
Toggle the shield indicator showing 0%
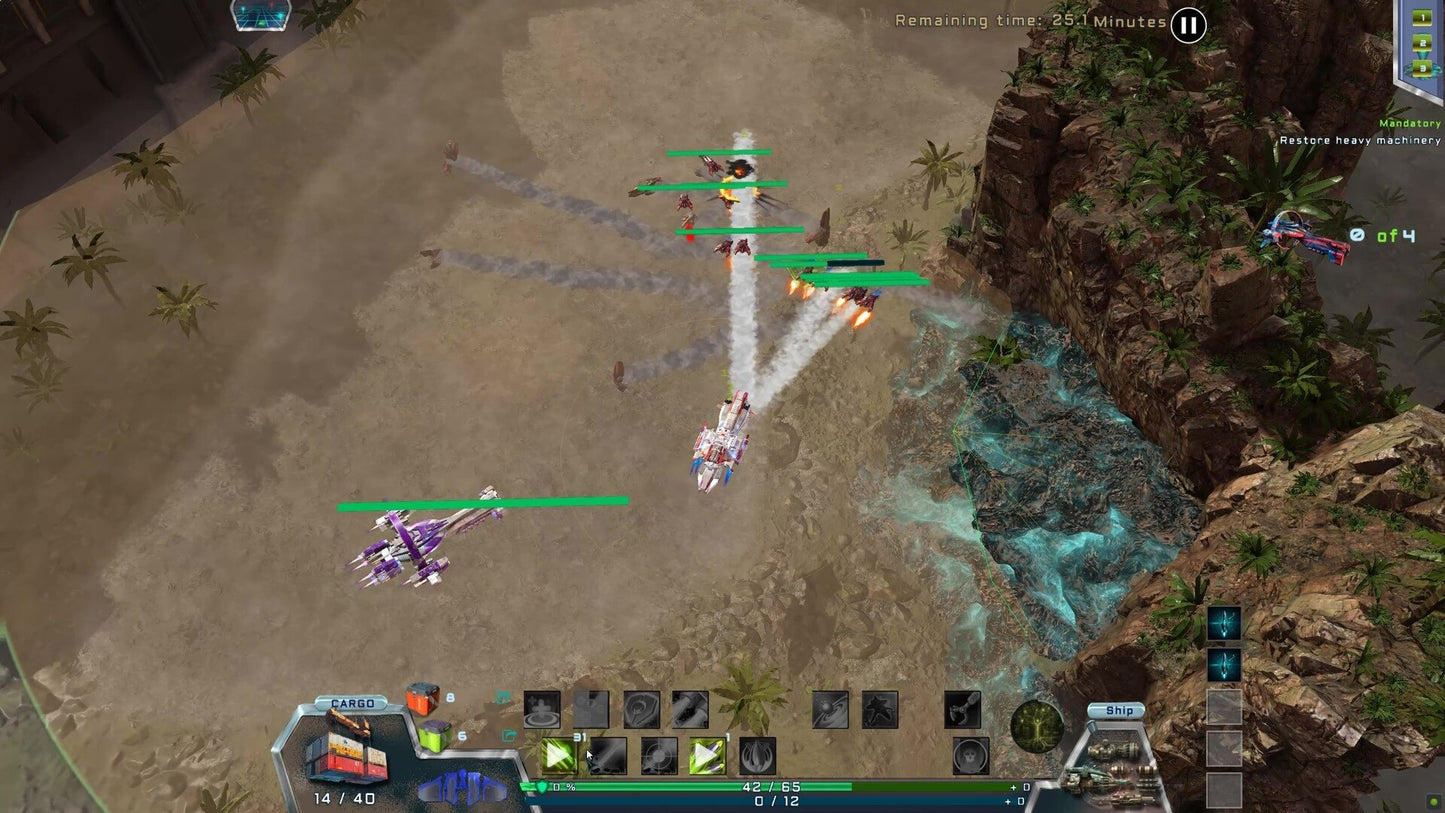tap(540, 786)
